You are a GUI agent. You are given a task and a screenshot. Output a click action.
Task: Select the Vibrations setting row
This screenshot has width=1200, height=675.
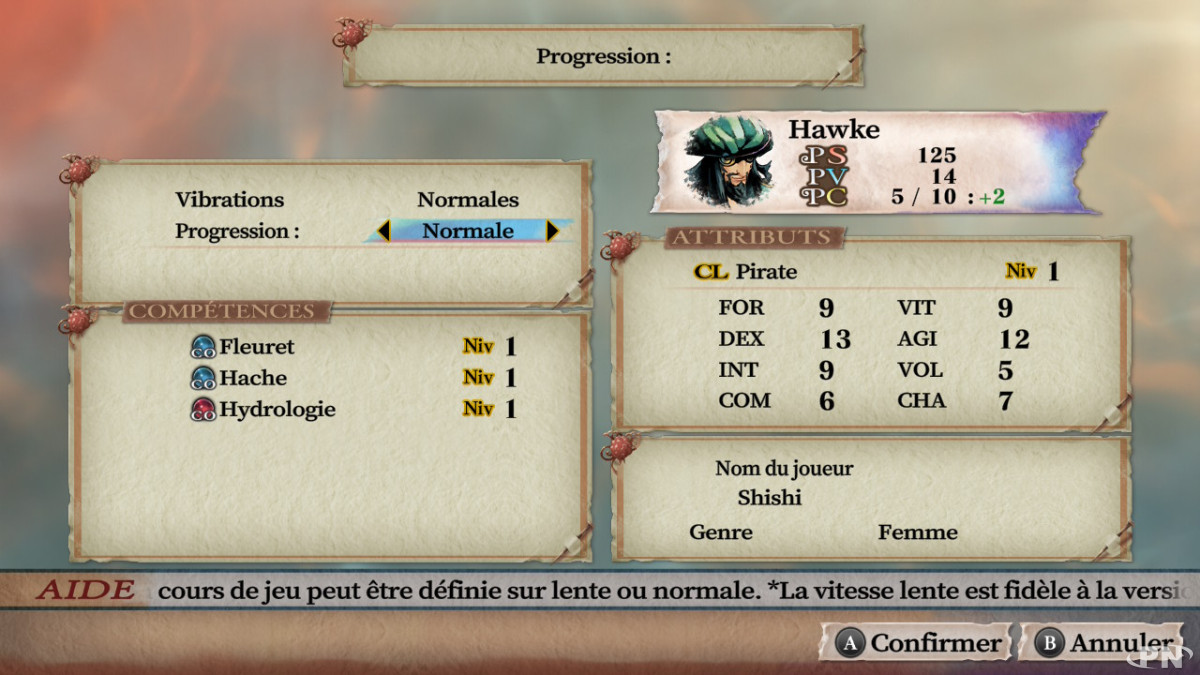click(x=347, y=200)
